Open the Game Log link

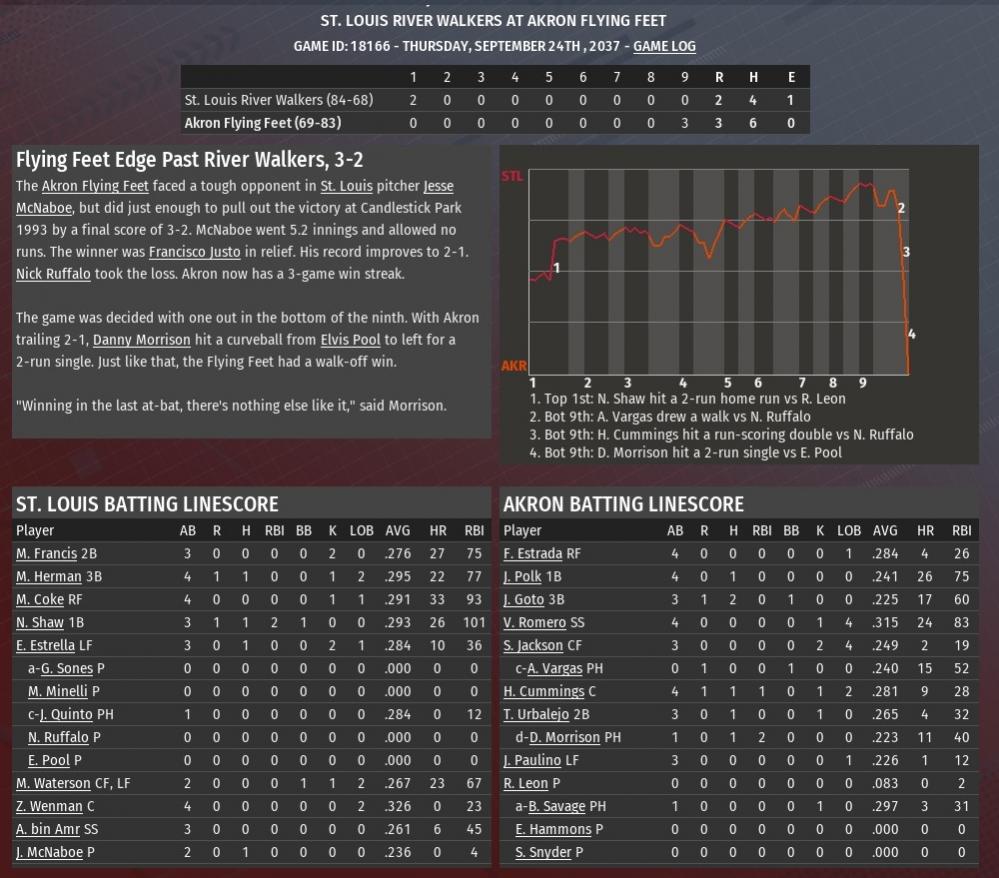point(664,46)
